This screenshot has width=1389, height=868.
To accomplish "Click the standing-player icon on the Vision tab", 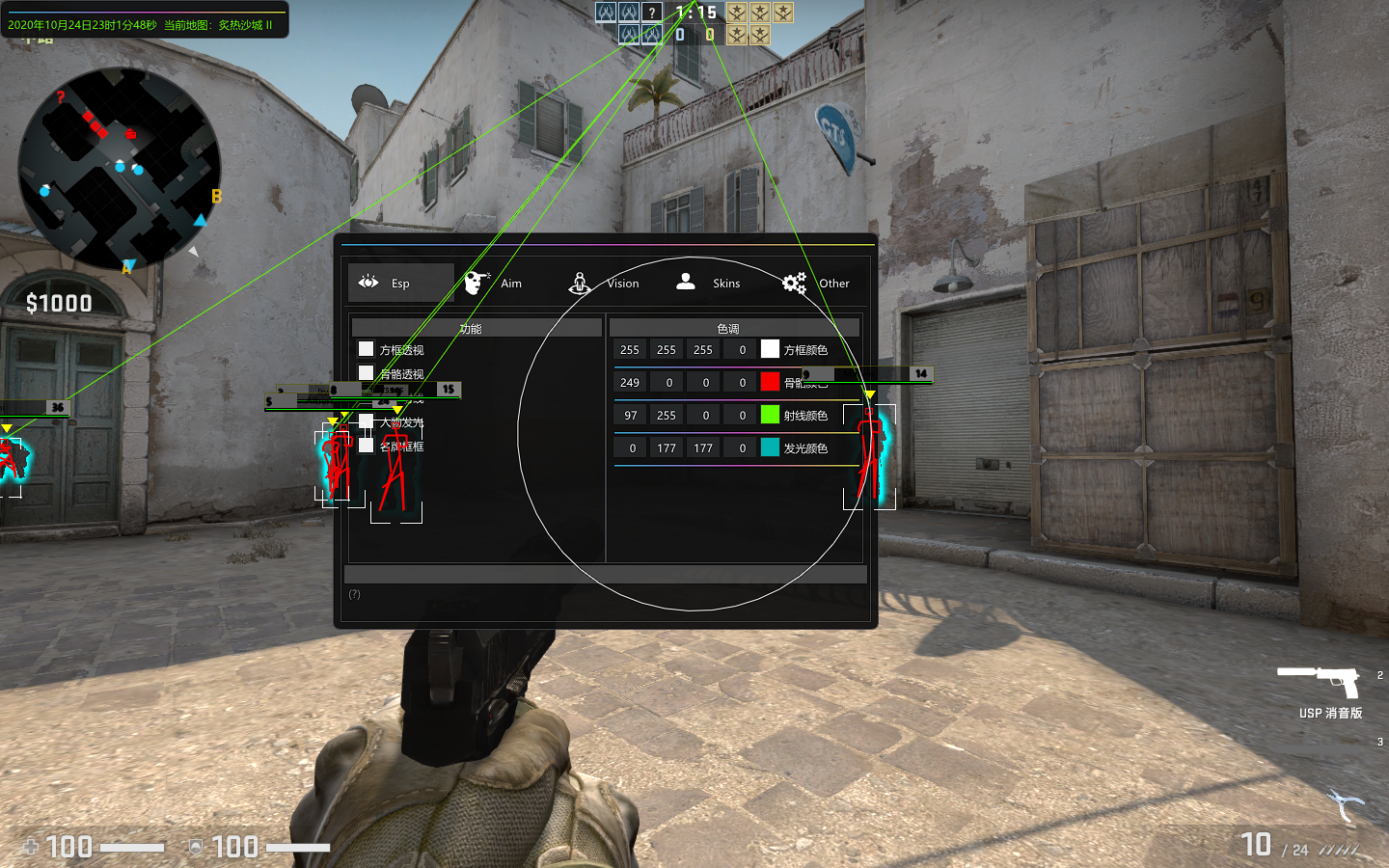I will coord(579,282).
